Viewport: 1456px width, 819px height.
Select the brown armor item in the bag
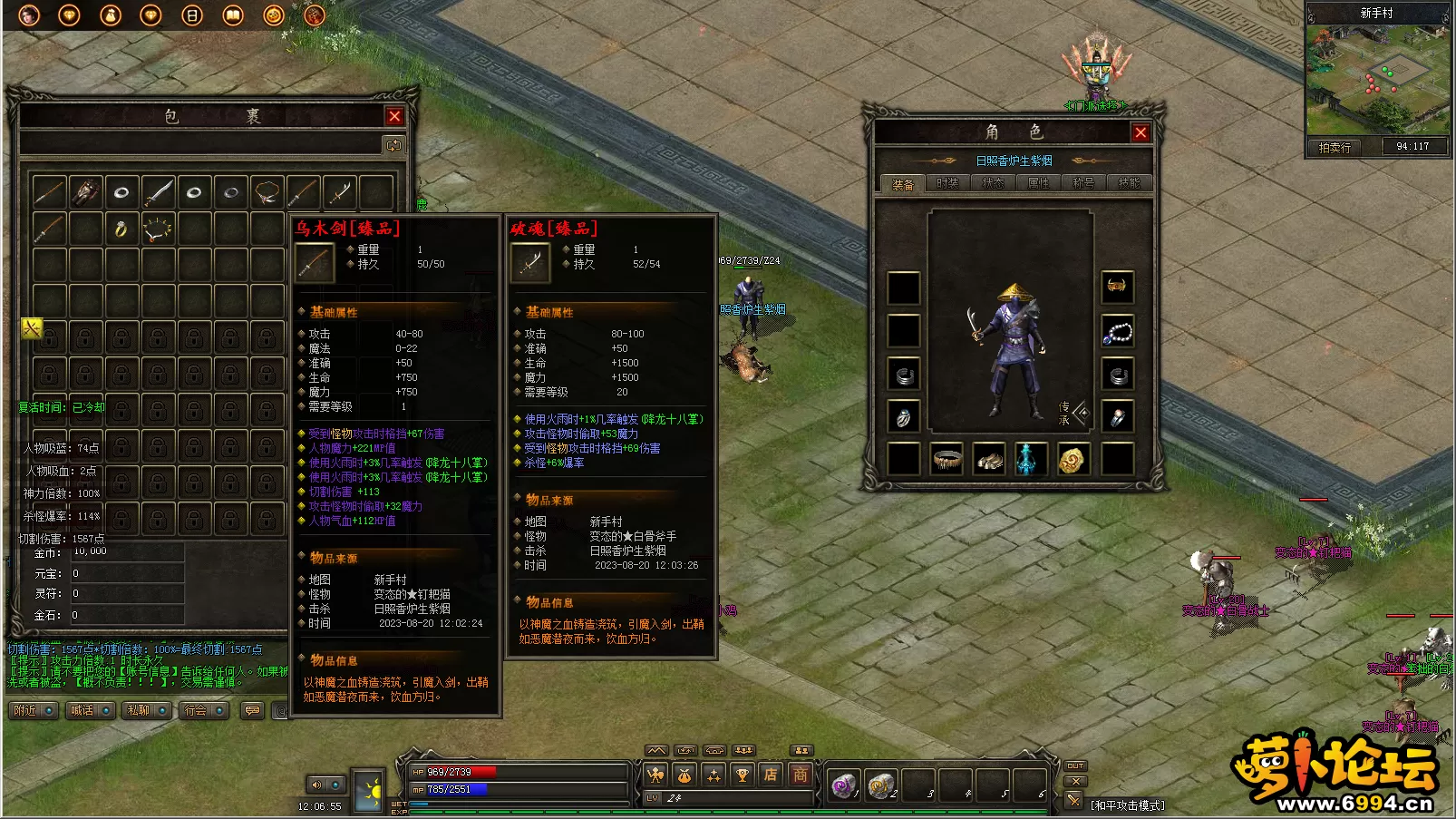pos(85,192)
